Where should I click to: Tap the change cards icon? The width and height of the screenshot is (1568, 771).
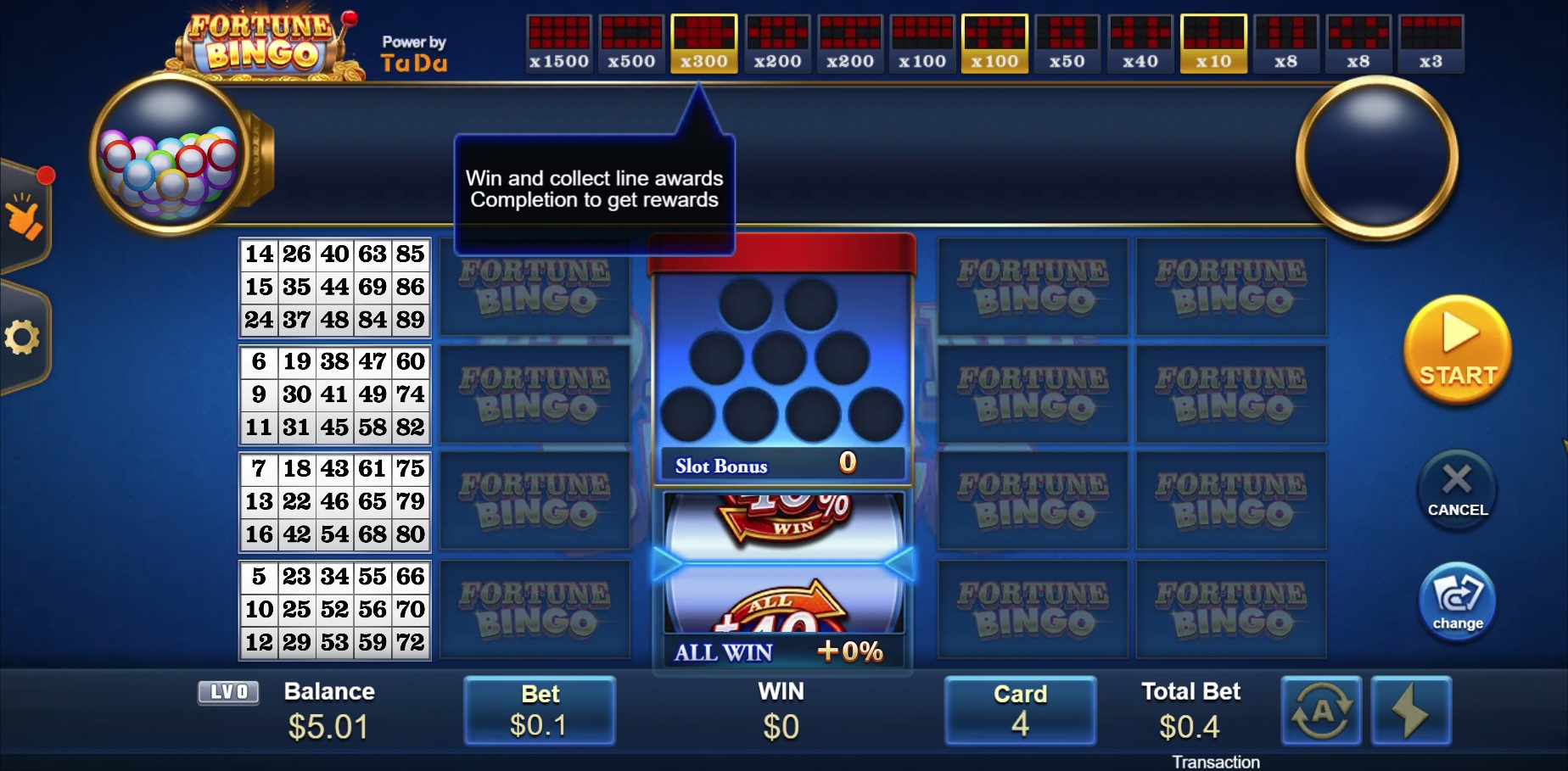tap(1456, 601)
